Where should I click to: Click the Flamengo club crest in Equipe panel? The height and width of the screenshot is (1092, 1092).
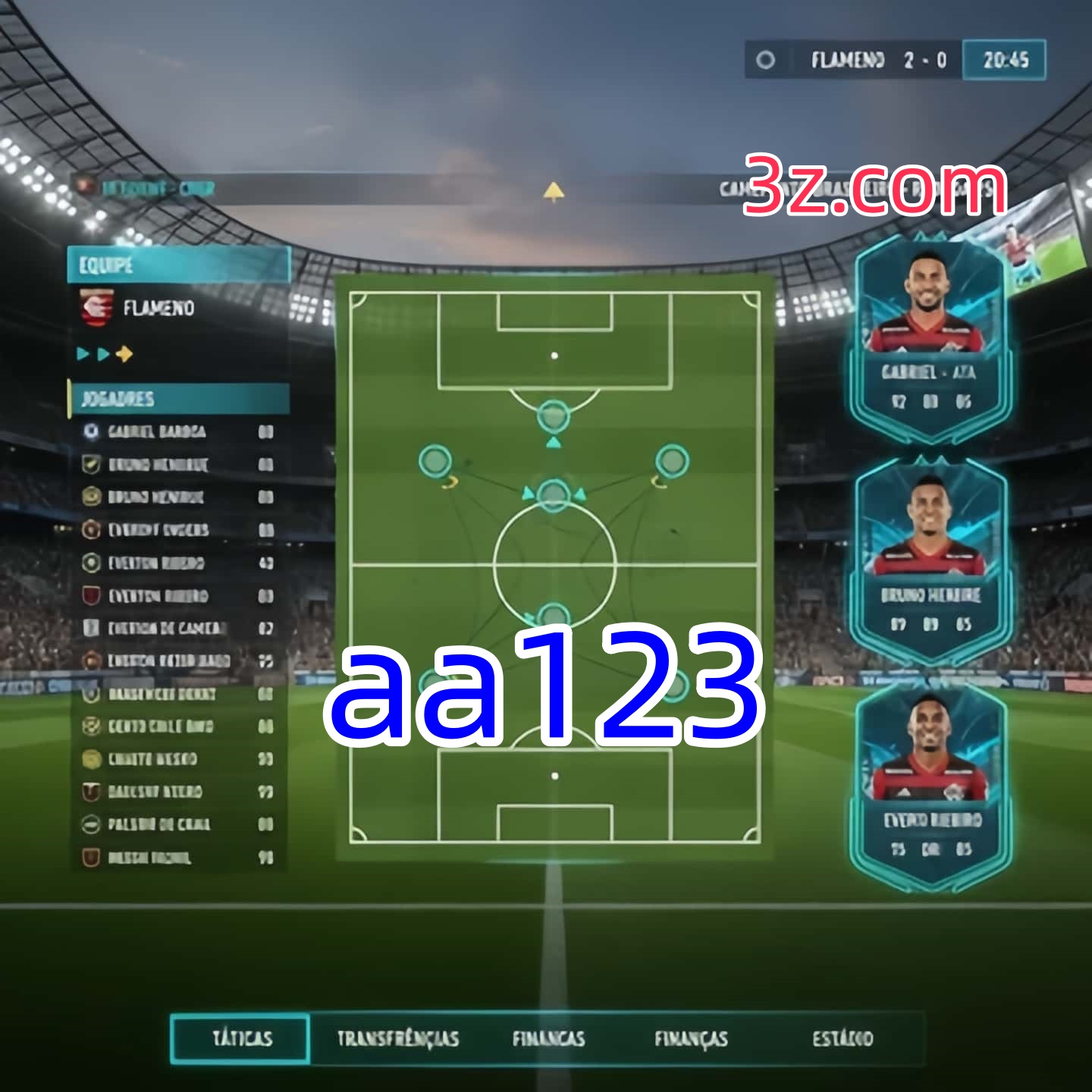tap(96, 308)
